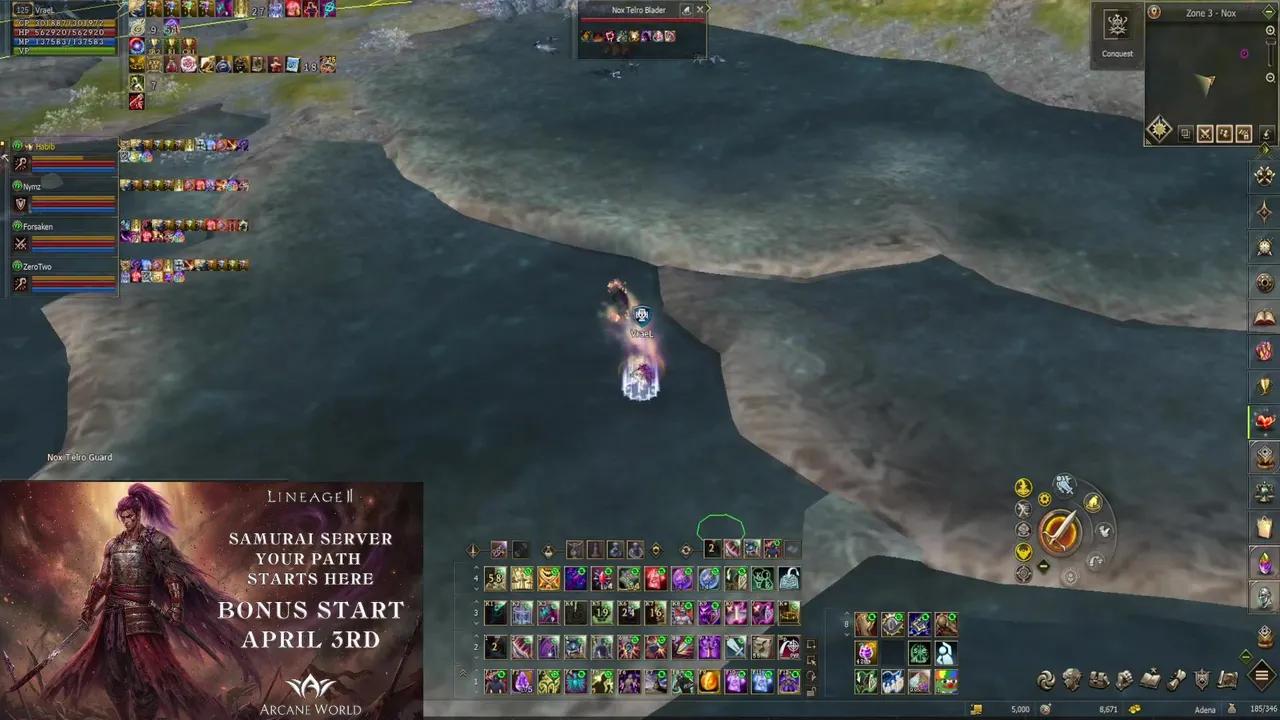This screenshot has width=1280, height=720.
Task: Open the world Map icon in bottom menu
Action: point(1227,677)
